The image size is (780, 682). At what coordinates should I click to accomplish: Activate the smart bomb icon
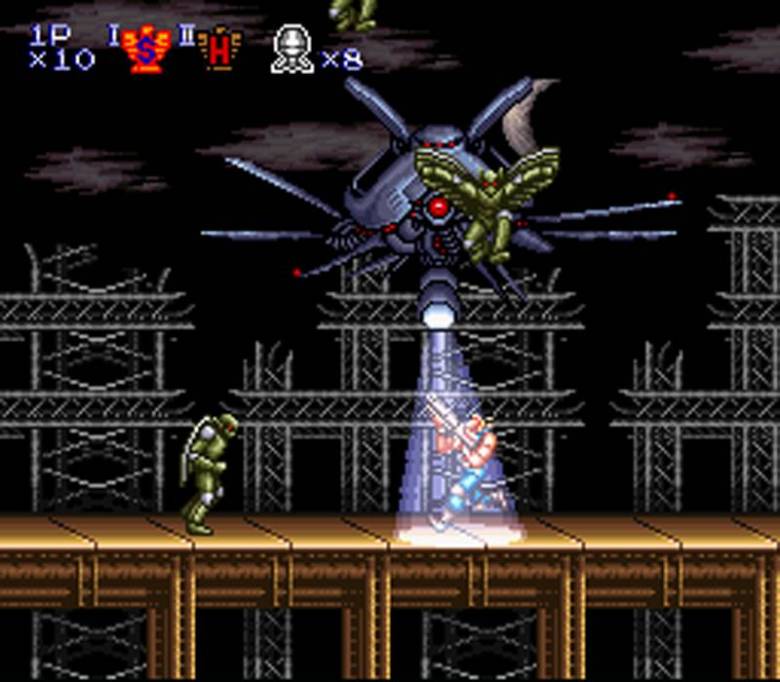(x=292, y=50)
